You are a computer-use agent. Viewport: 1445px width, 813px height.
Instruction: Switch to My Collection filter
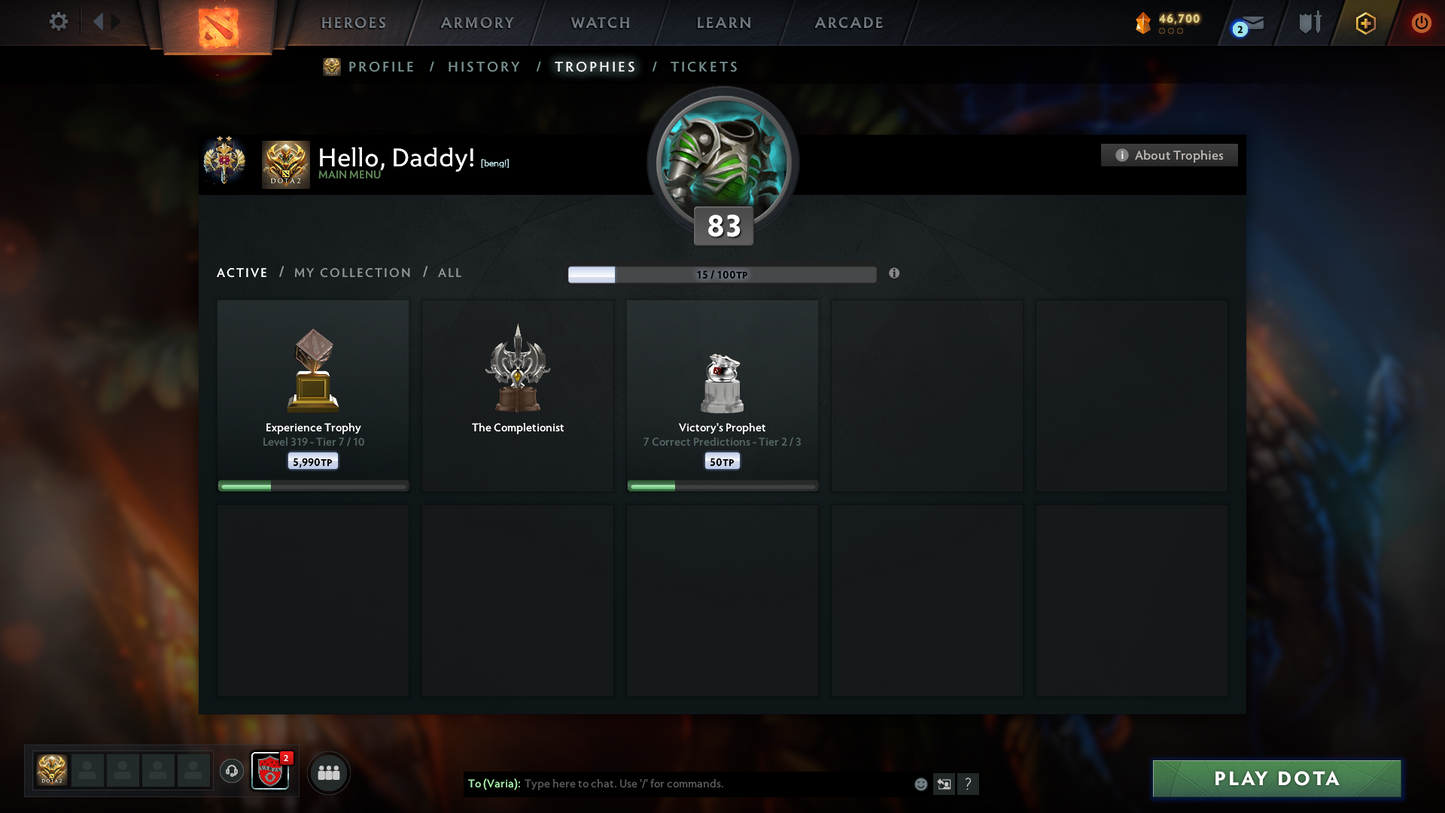click(352, 273)
